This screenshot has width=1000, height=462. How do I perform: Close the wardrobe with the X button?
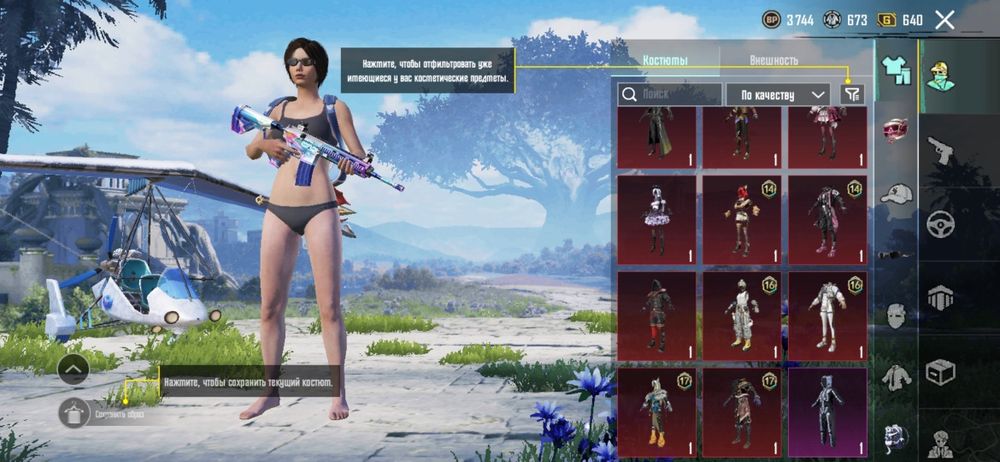[x=944, y=19]
